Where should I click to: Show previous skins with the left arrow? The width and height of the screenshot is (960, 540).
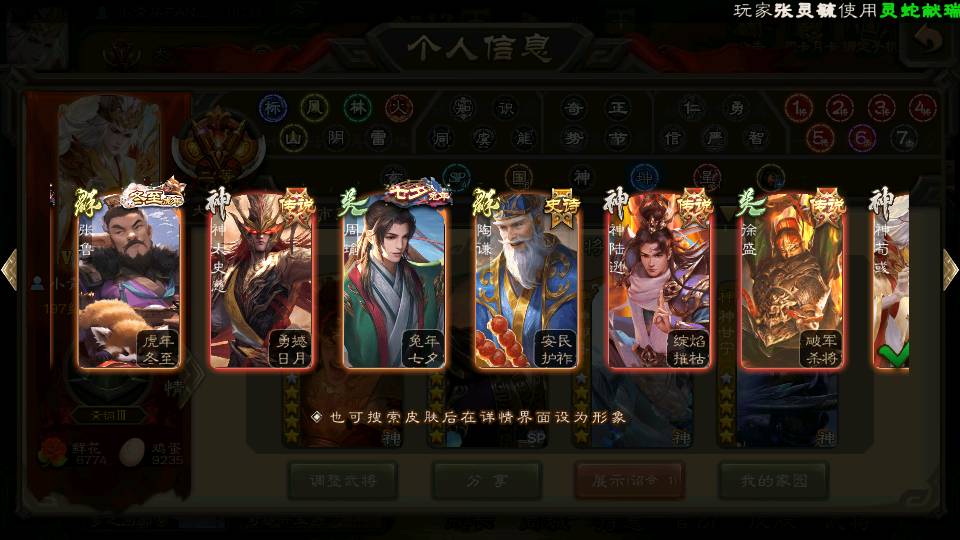click(x=9, y=270)
